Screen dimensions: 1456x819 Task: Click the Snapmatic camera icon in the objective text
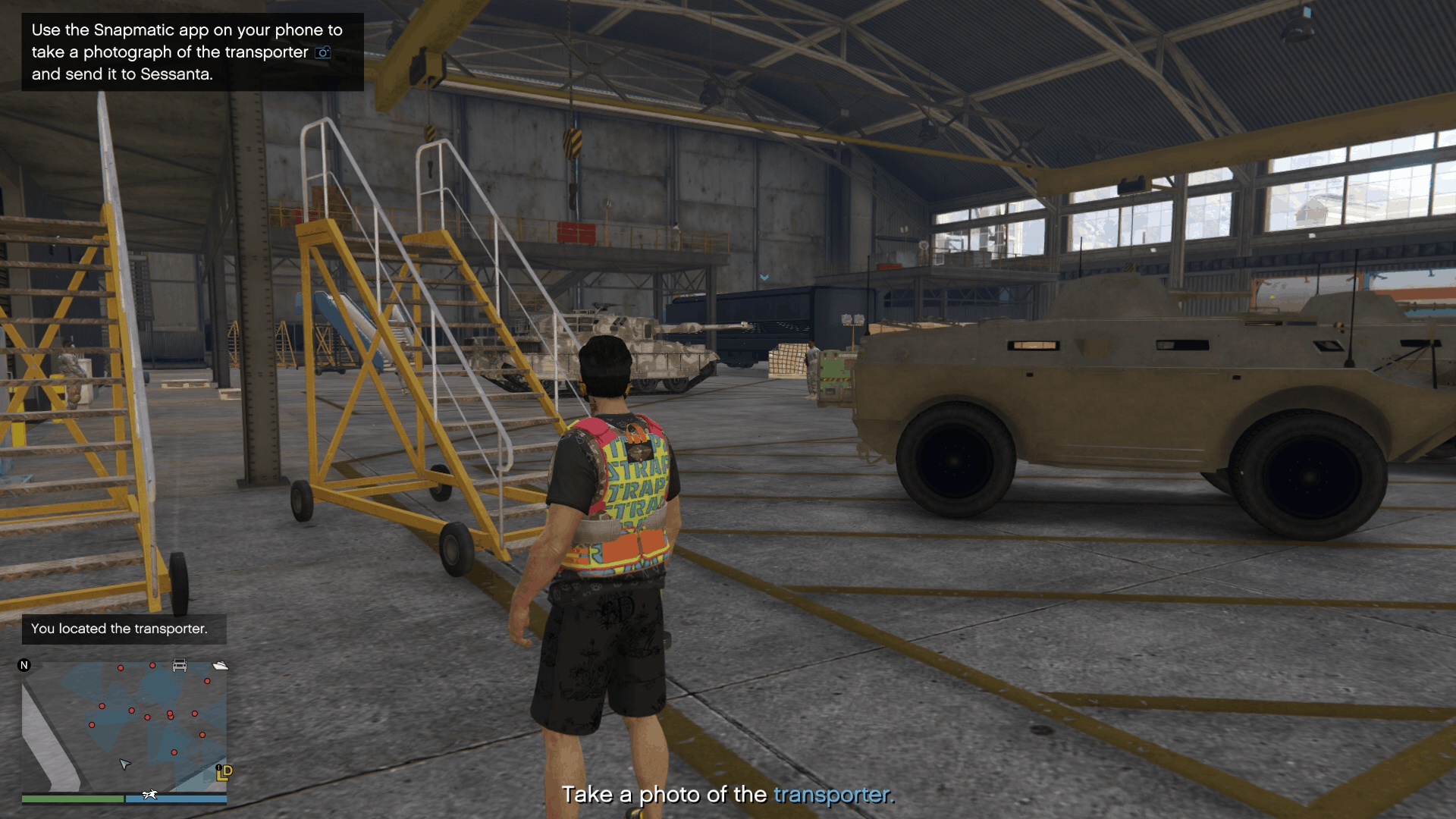coord(322,52)
